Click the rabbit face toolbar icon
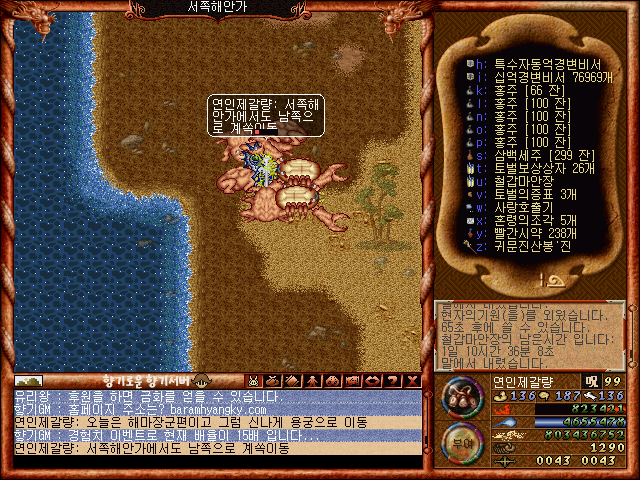Viewport: 640px width, 480px height. pyautogui.click(x=254, y=380)
